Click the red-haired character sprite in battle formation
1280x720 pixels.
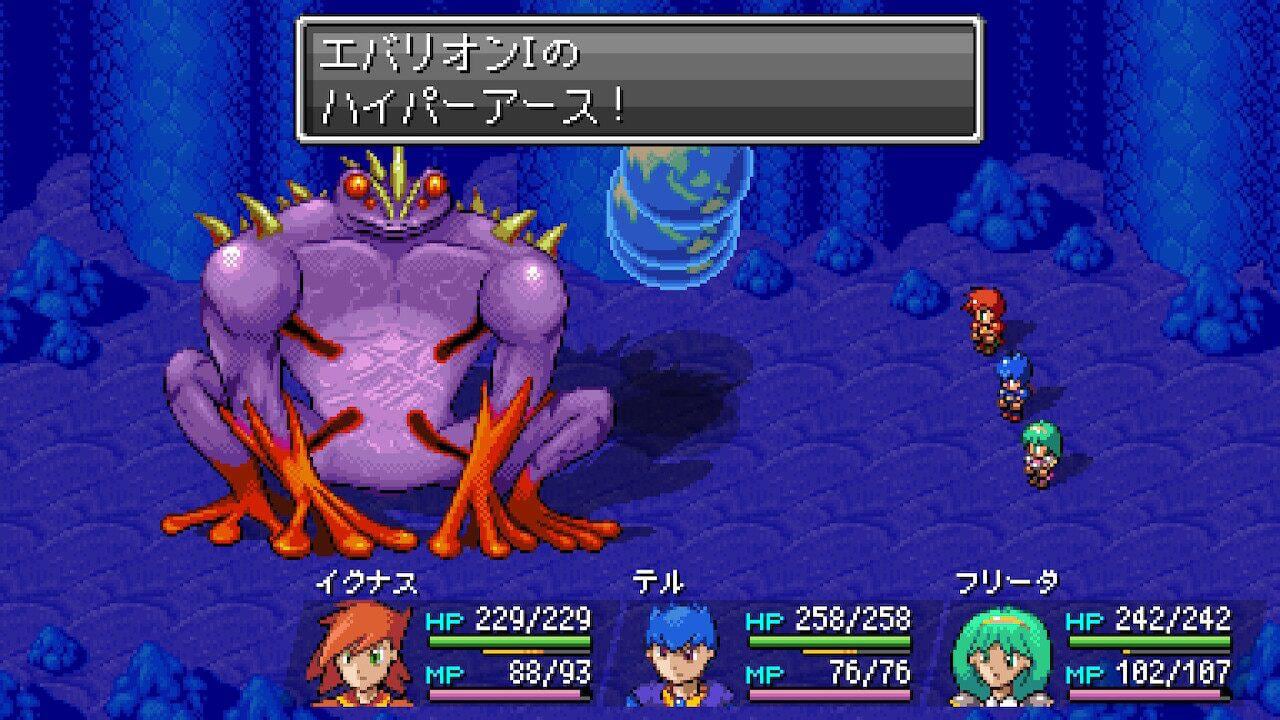(985, 320)
